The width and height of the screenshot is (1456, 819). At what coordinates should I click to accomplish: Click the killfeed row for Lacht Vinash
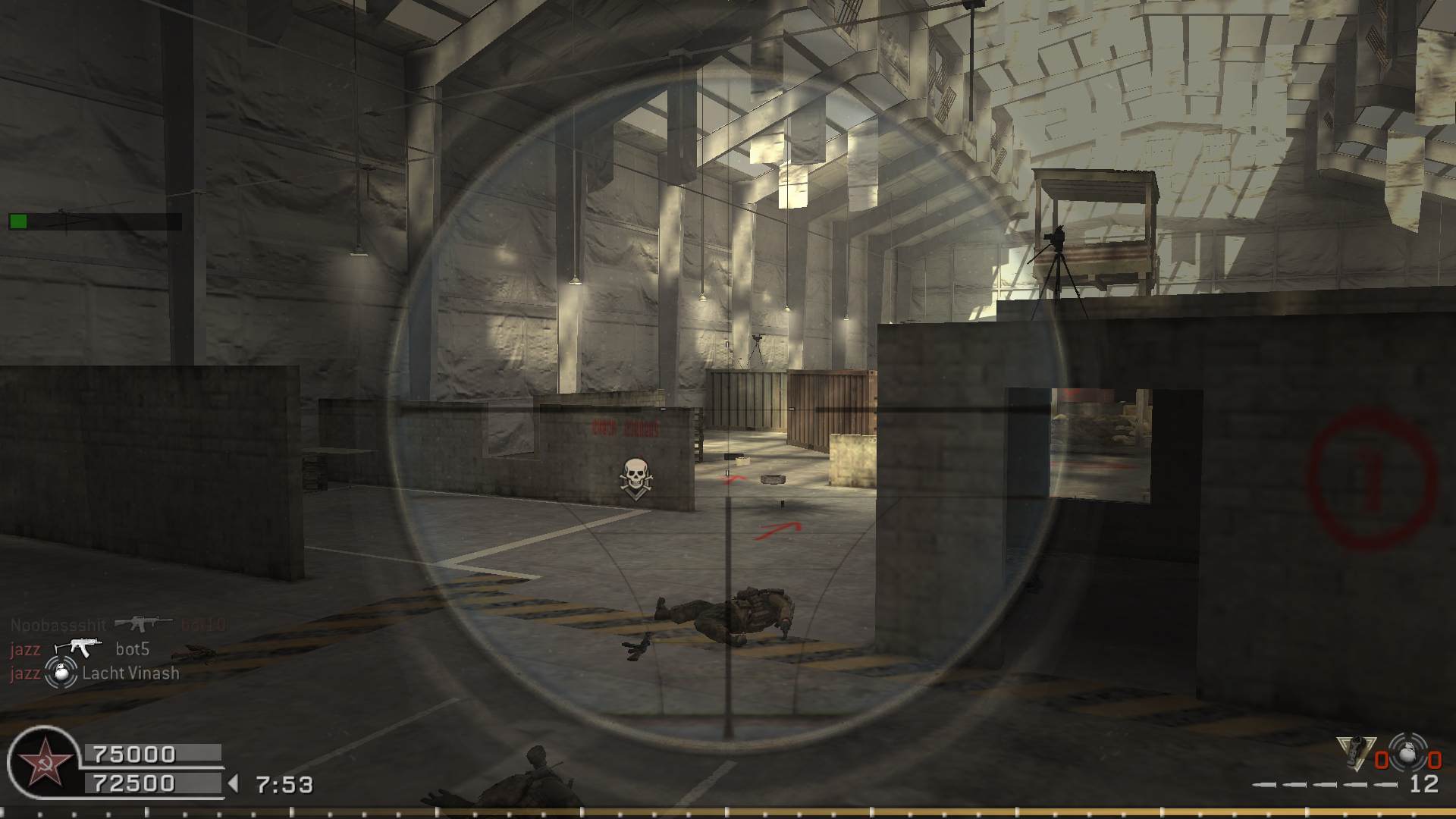click(x=96, y=673)
